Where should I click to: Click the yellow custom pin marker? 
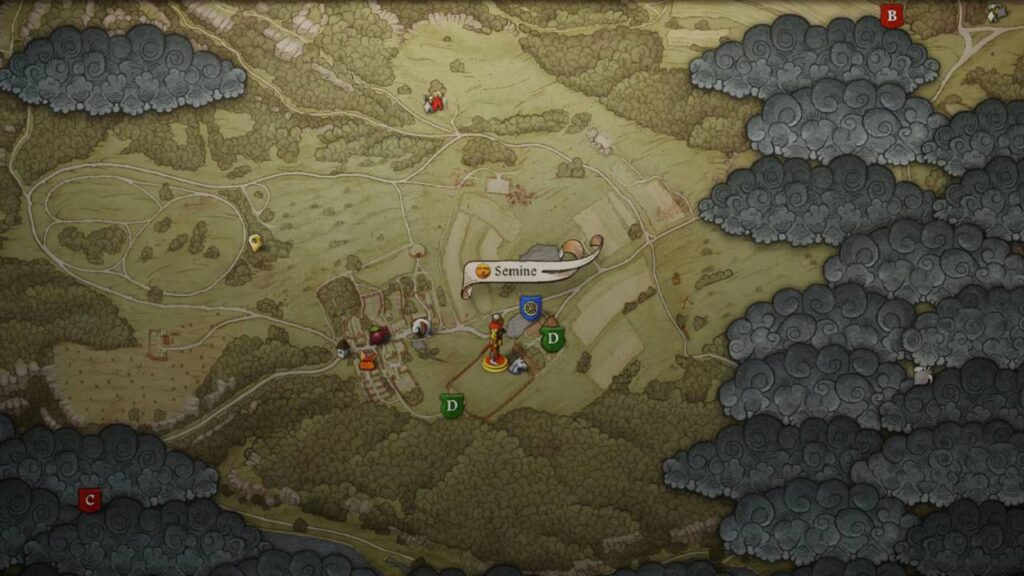pyautogui.click(x=255, y=242)
